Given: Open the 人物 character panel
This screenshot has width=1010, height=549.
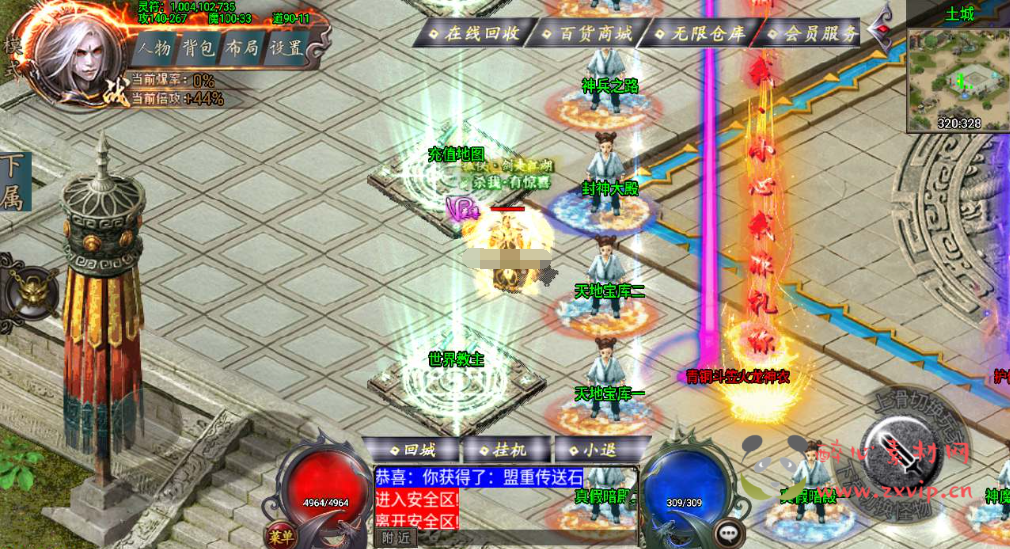Looking at the screenshot, I should [154, 48].
